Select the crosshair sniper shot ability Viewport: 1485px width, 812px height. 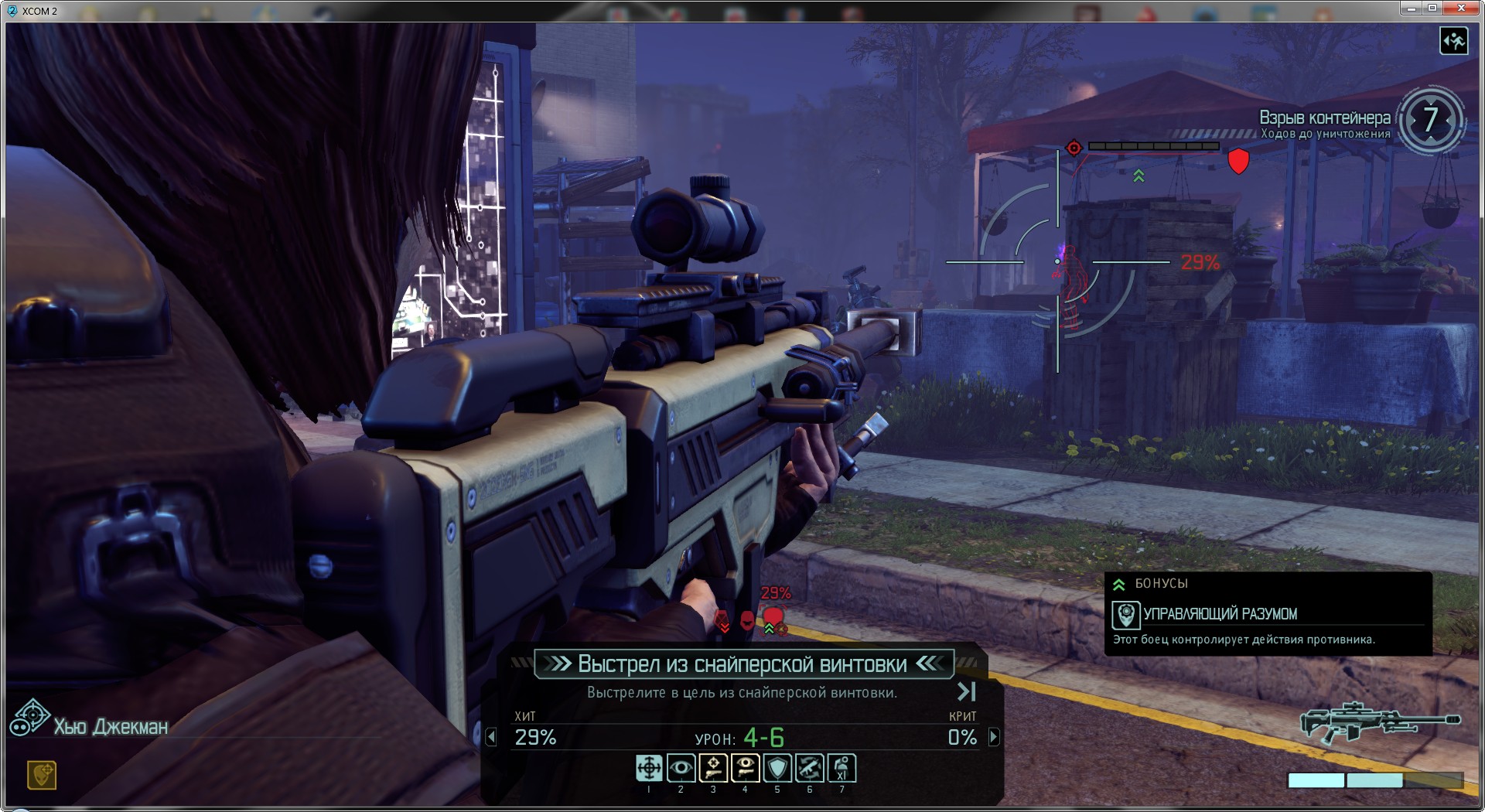649,768
